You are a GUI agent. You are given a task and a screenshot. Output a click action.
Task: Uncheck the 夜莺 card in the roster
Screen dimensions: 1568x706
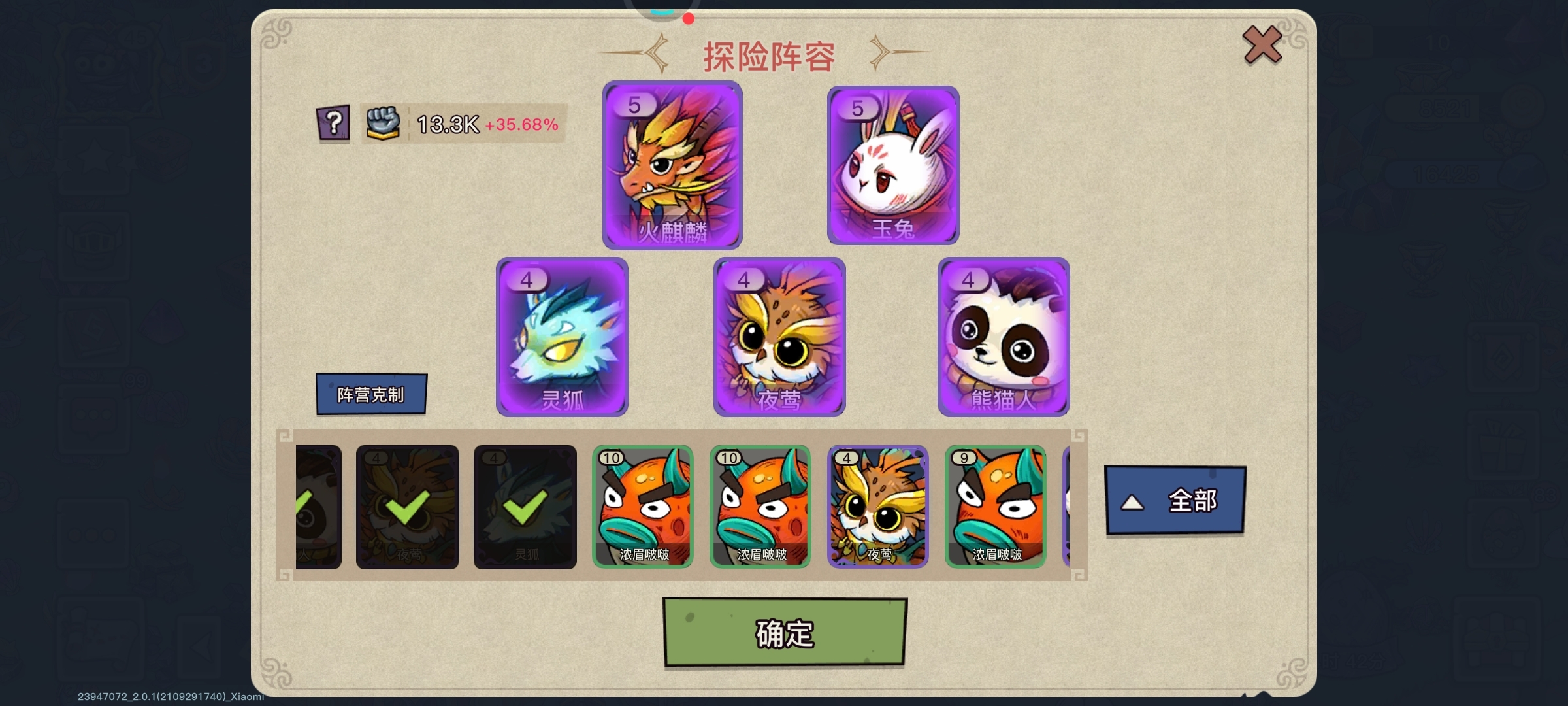coord(406,507)
